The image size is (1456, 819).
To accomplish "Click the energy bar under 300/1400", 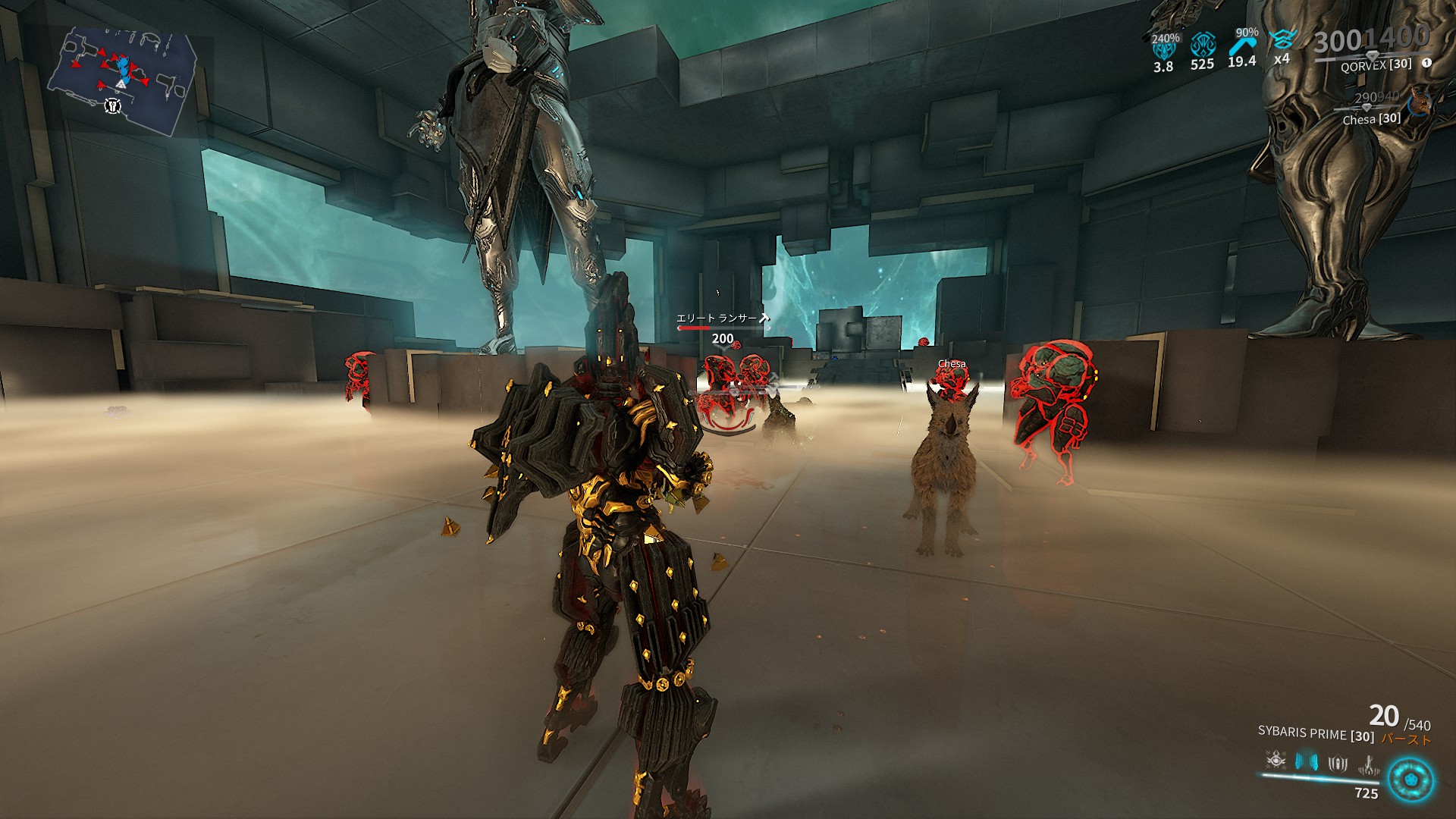I will 1354,55.
